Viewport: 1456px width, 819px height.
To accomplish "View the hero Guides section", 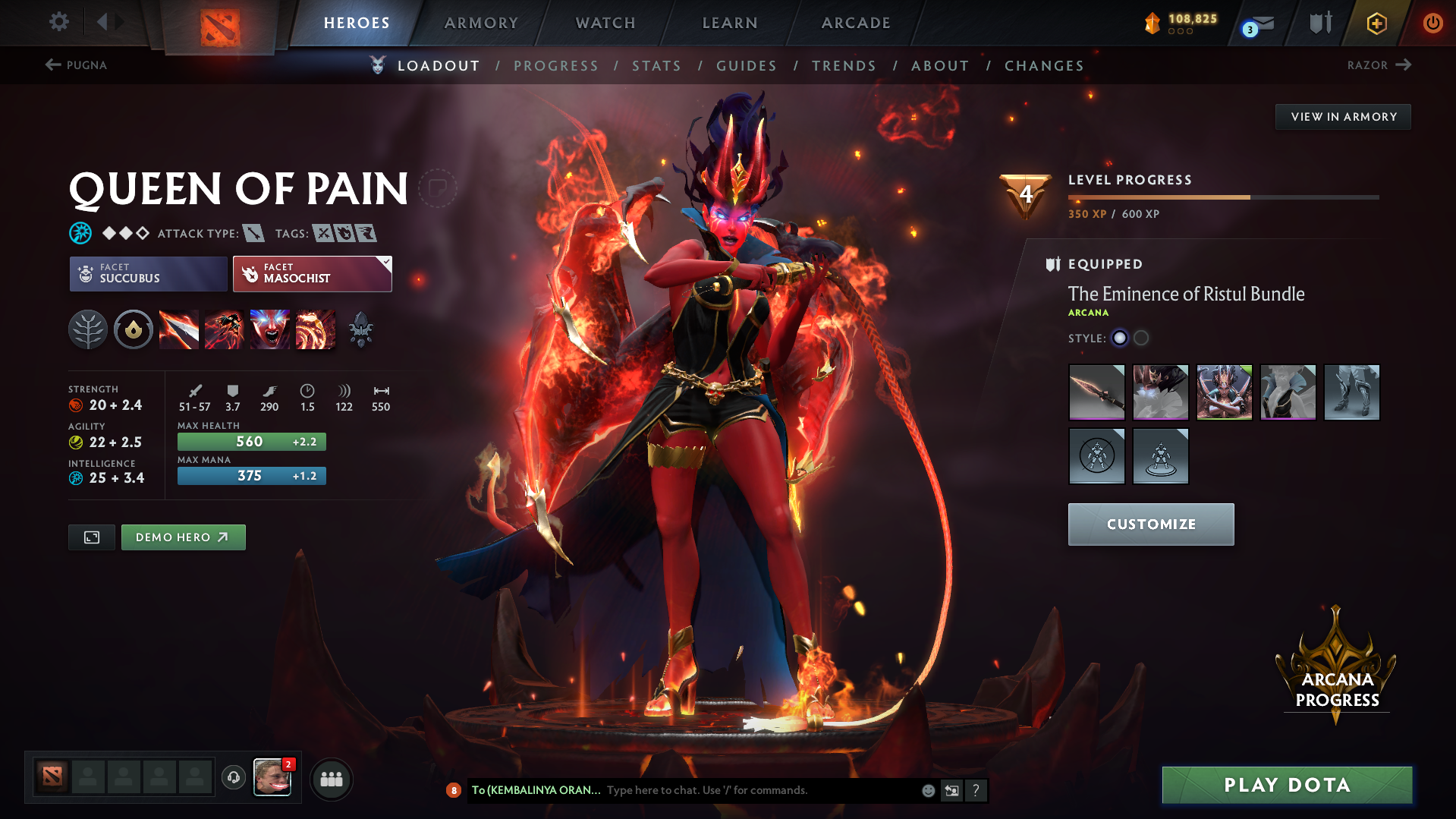I will pyautogui.click(x=747, y=66).
